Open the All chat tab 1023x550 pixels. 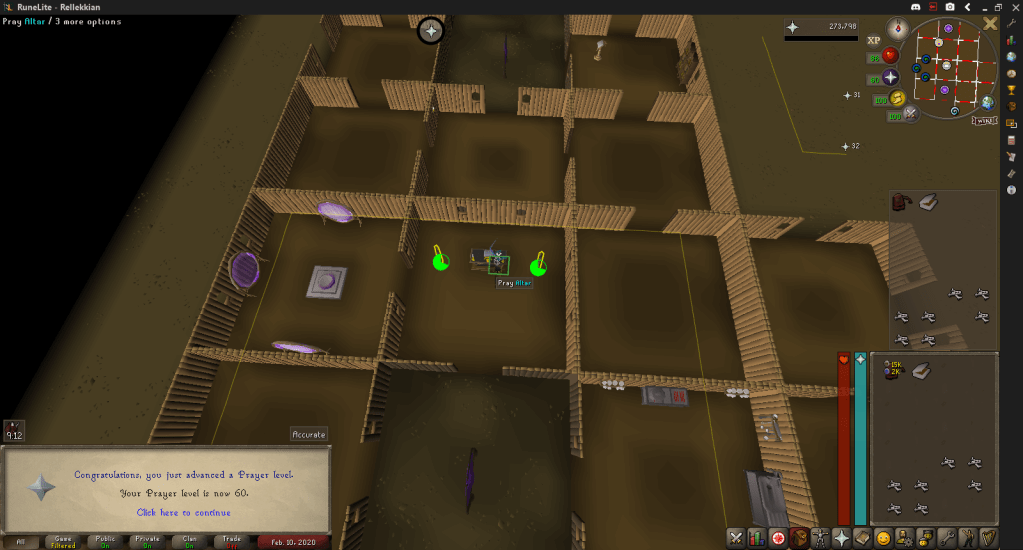[20, 542]
